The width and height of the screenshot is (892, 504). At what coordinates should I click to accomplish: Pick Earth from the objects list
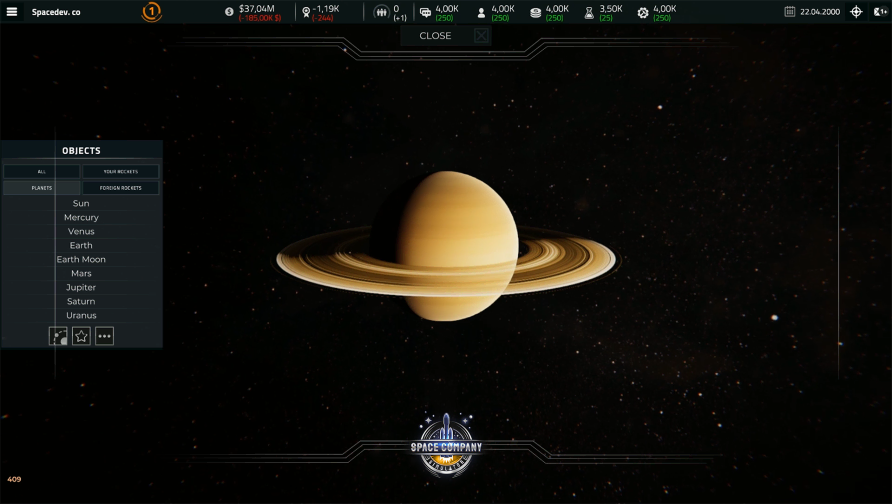(x=81, y=246)
